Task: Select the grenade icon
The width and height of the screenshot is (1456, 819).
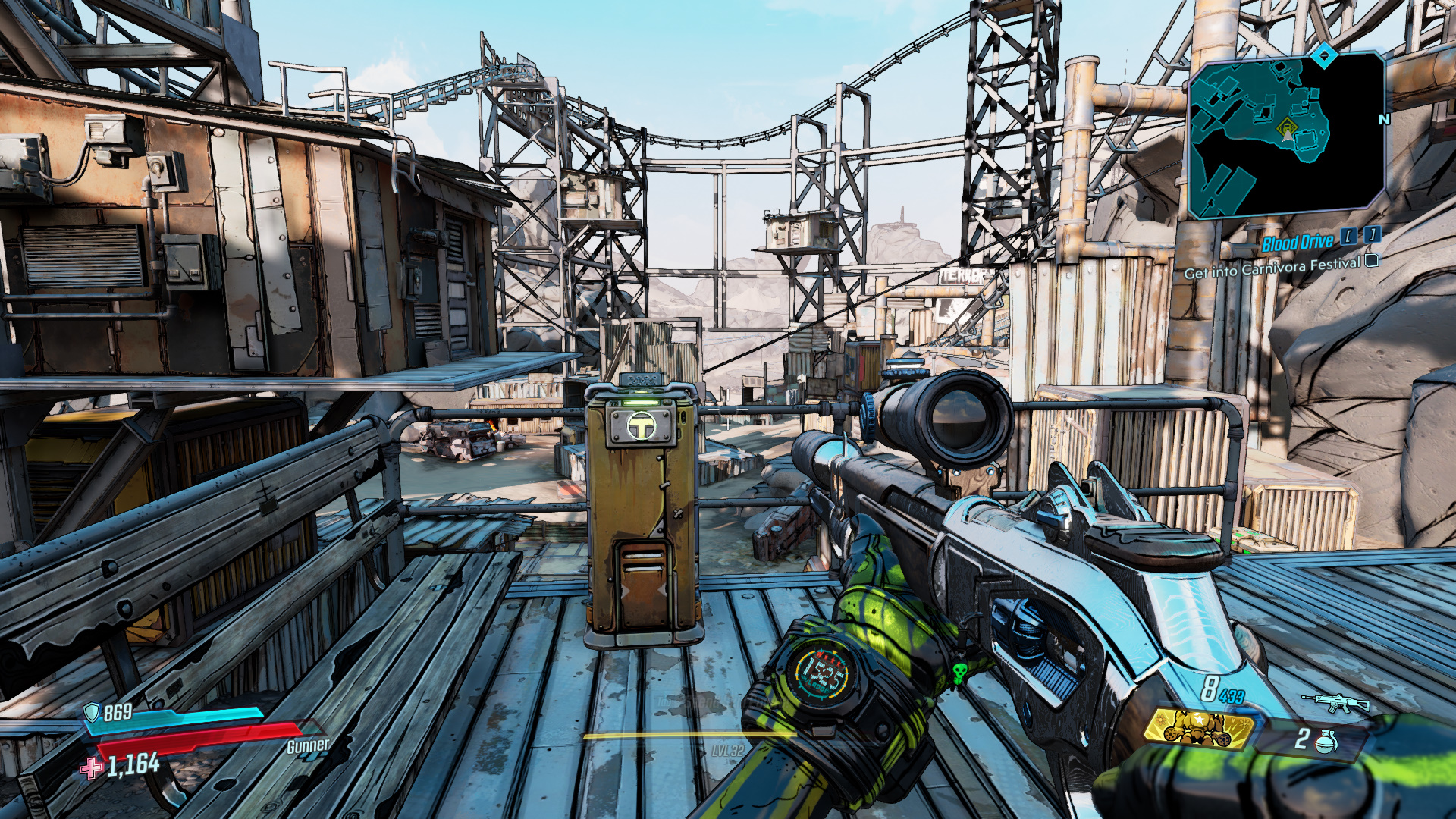Action: coord(1326,741)
